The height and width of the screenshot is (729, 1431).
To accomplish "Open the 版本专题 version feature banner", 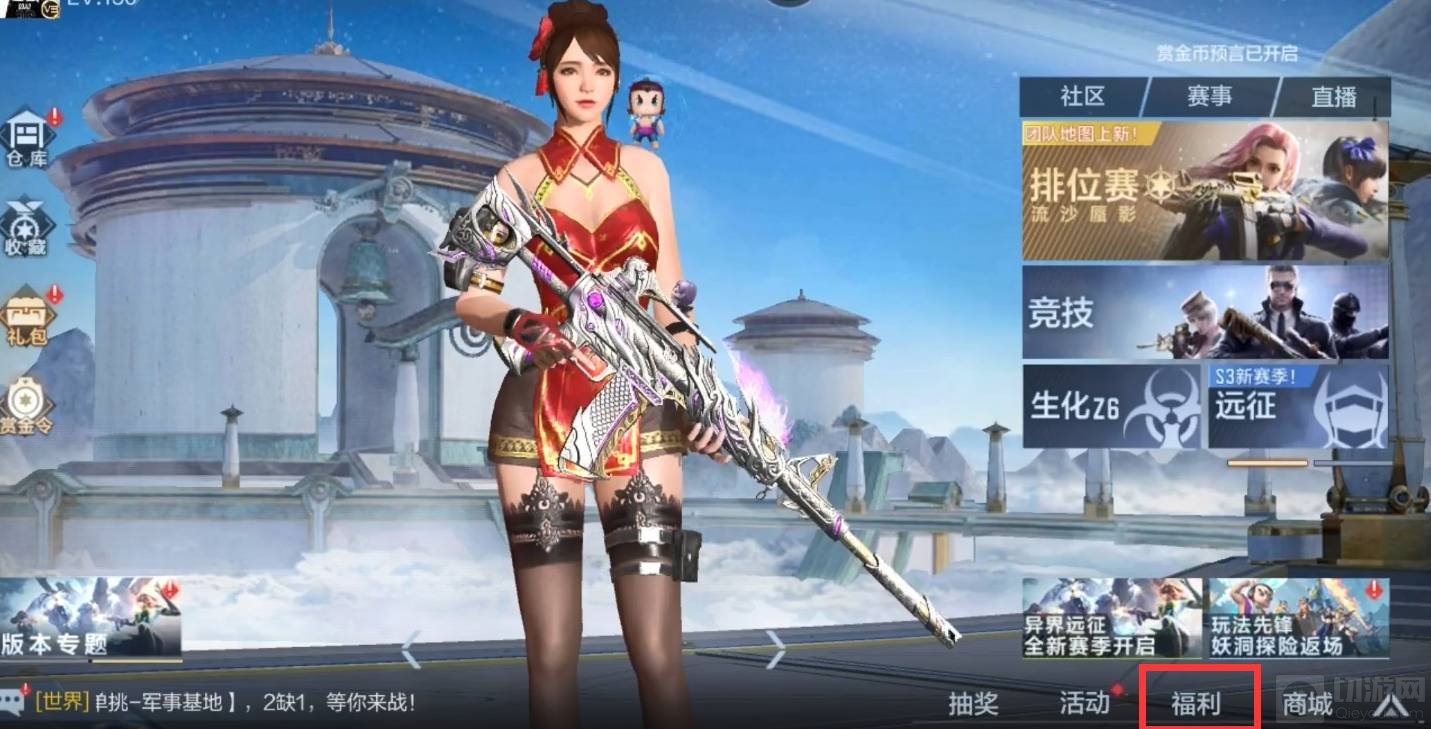I will (90, 618).
